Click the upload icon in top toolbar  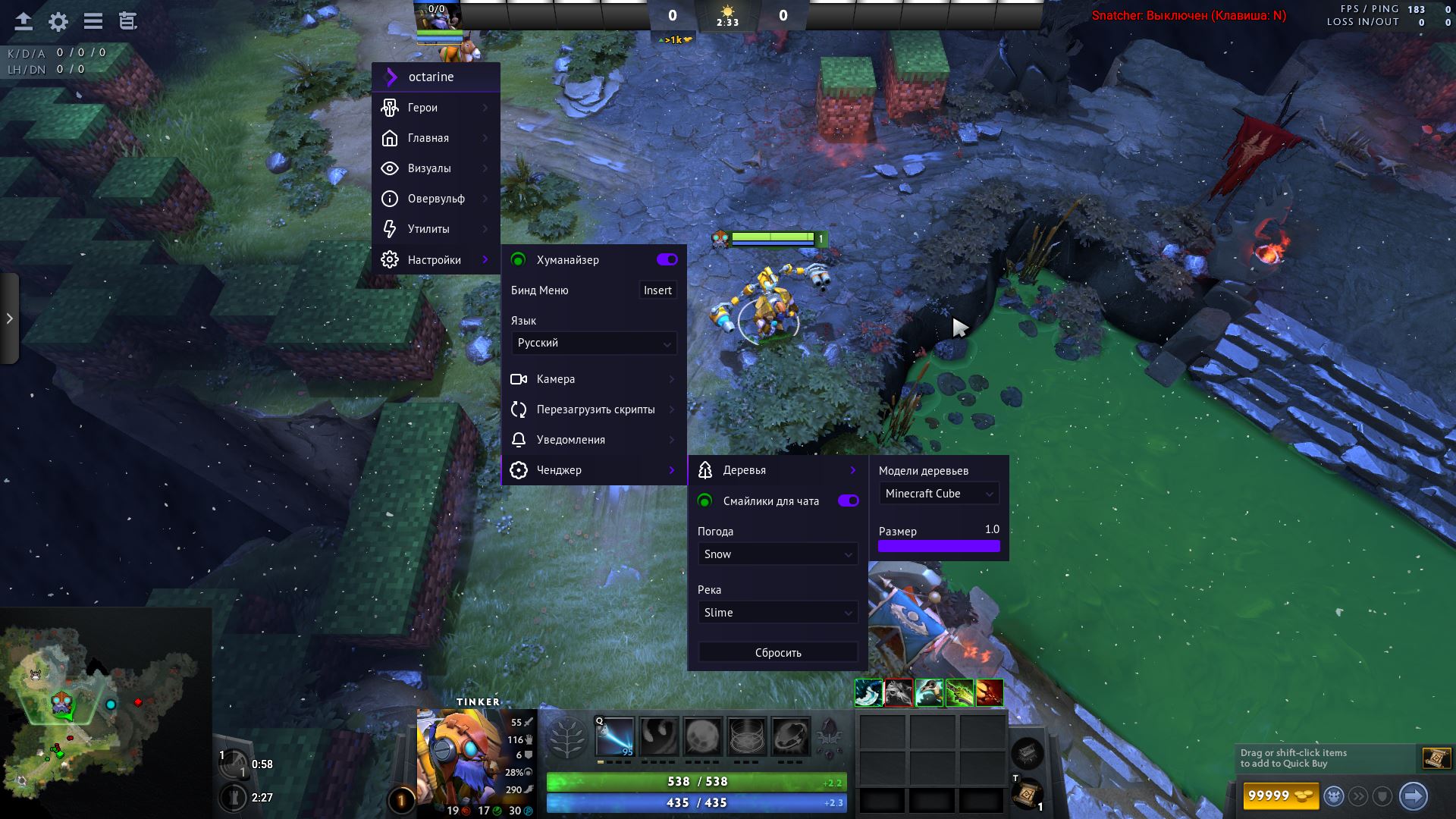(23, 22)
